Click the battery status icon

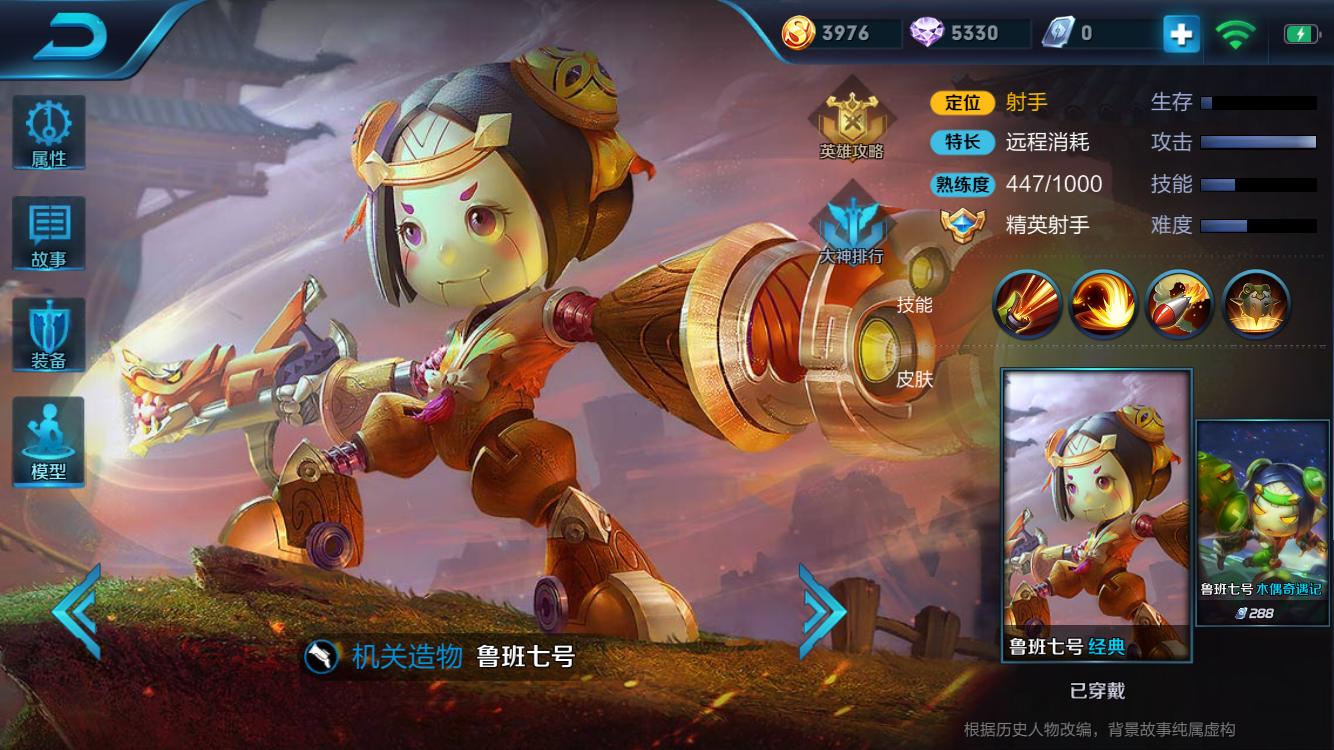[1300, 32]
